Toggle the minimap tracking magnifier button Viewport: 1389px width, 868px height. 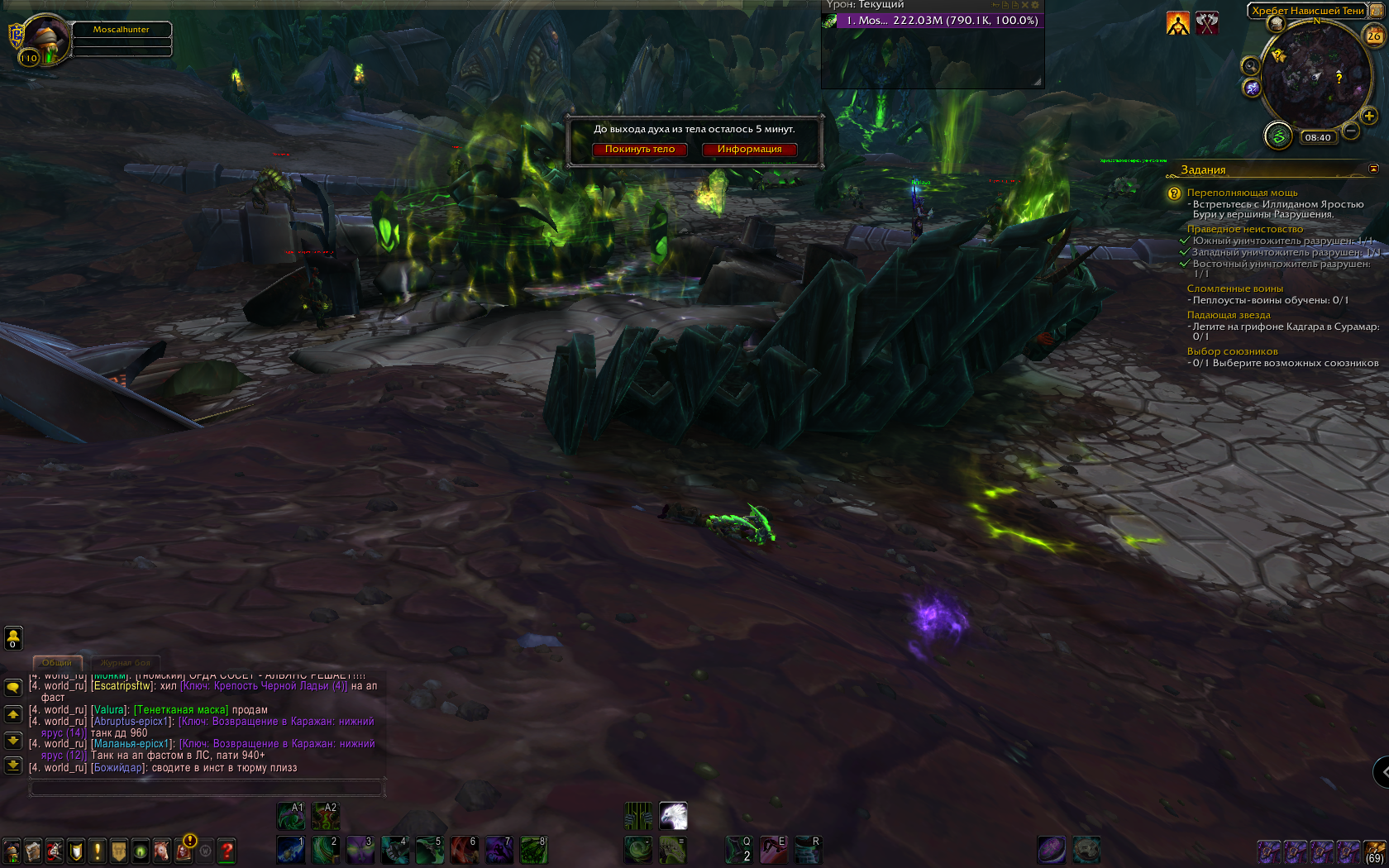point(1250,66)
